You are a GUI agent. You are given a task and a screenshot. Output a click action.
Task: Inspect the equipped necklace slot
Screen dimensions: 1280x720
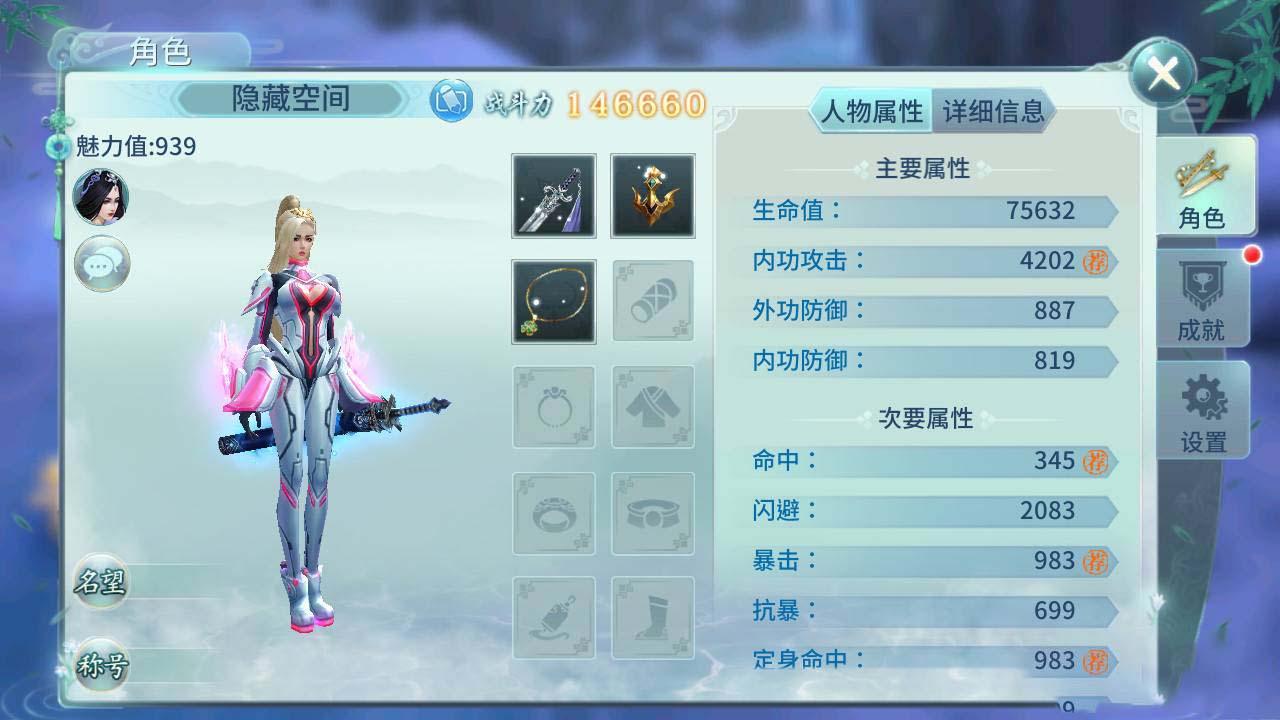[x=552, y=301]
